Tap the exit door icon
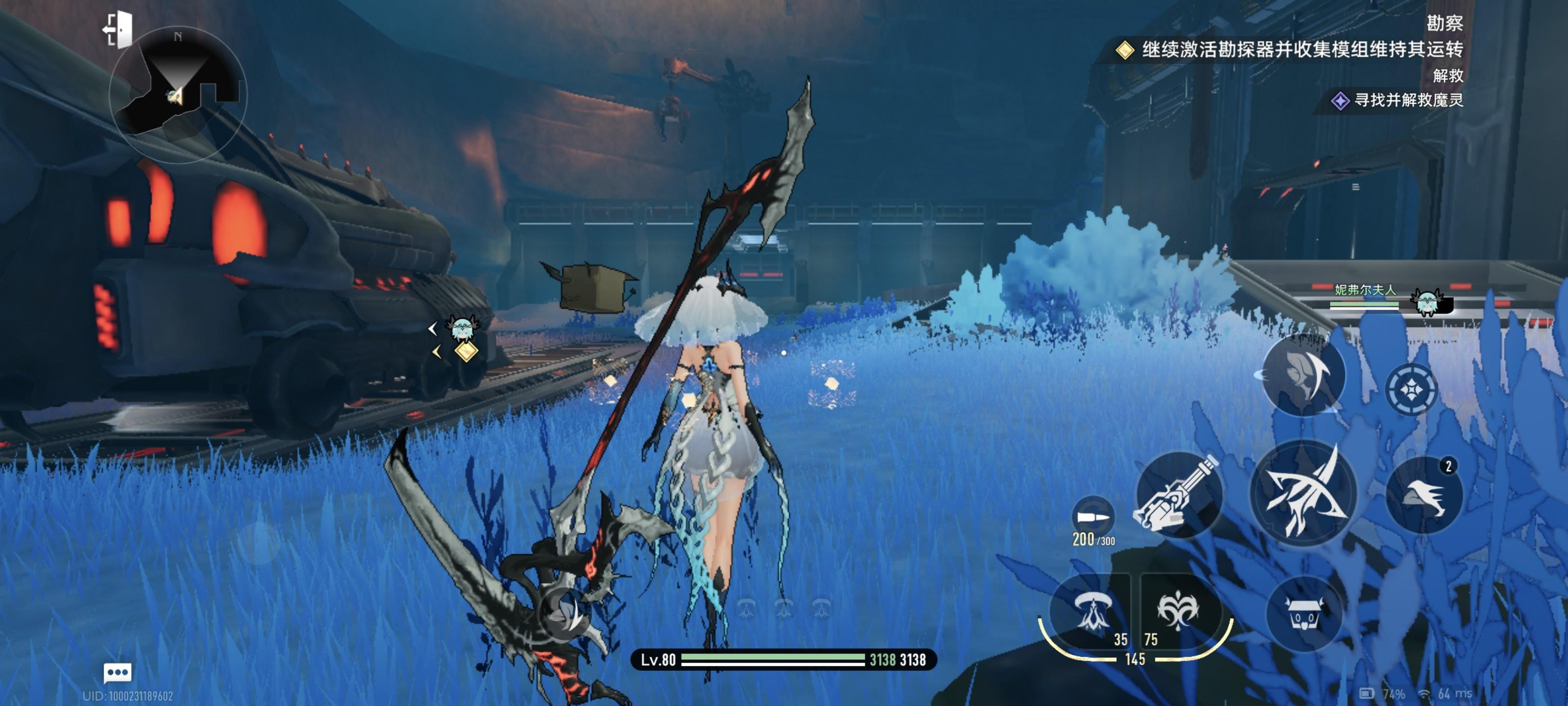Viewport: 1568px width, 706px height. pos(119,29)
